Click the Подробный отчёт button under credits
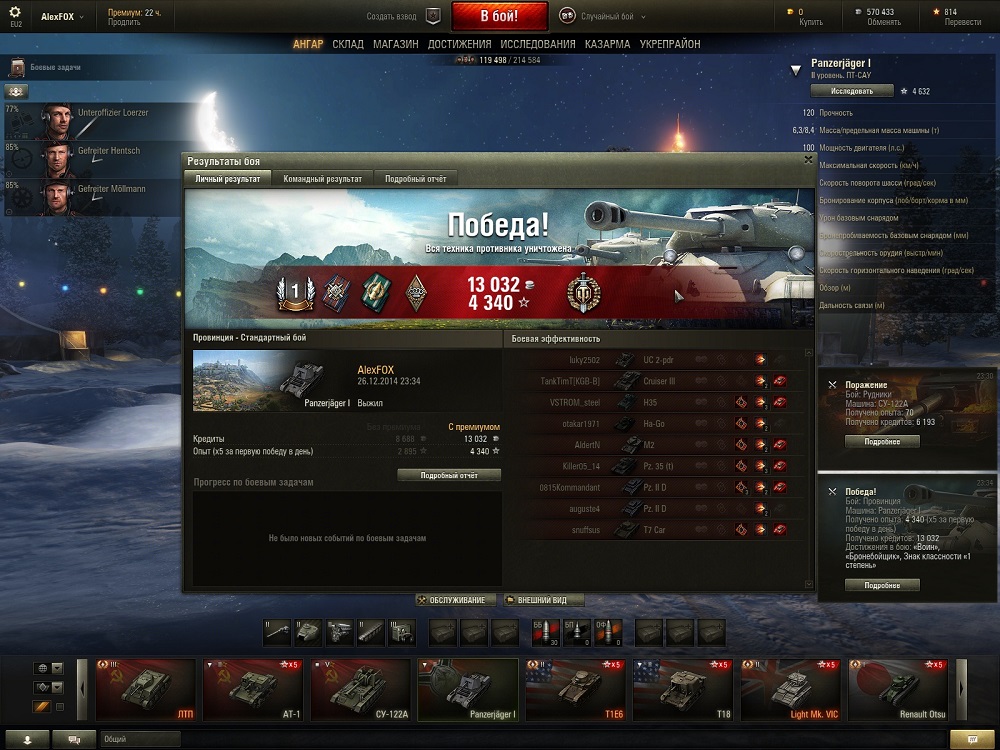1000x750 pixels. click(x=449, y=475)
